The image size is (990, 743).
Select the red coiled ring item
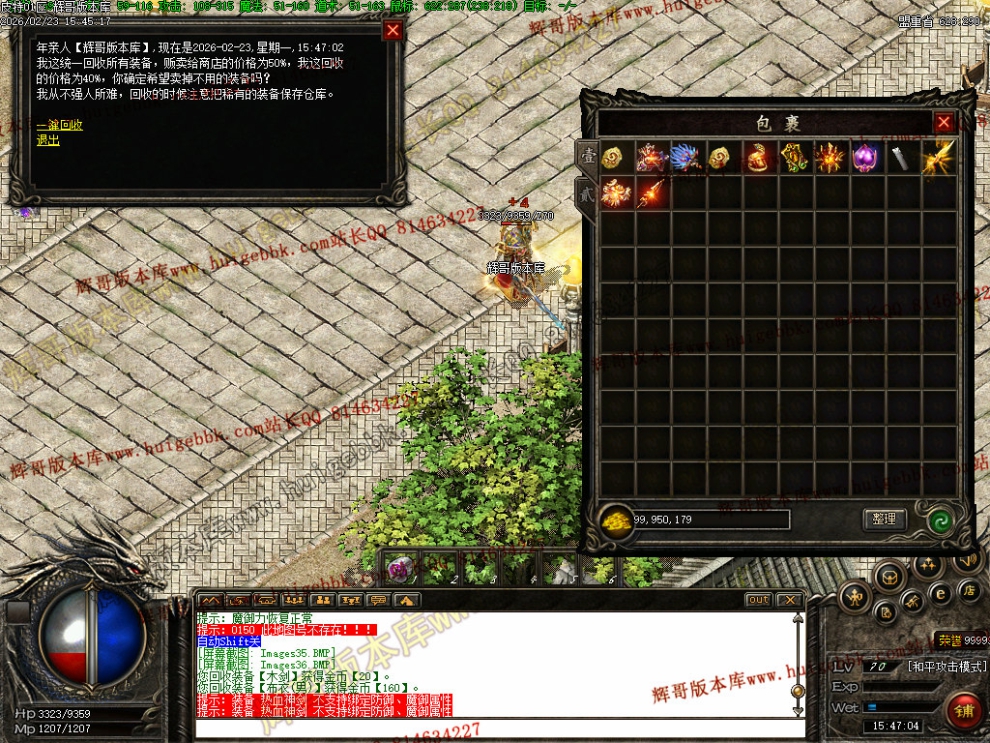pyautogui.click(x=758, y=158)
